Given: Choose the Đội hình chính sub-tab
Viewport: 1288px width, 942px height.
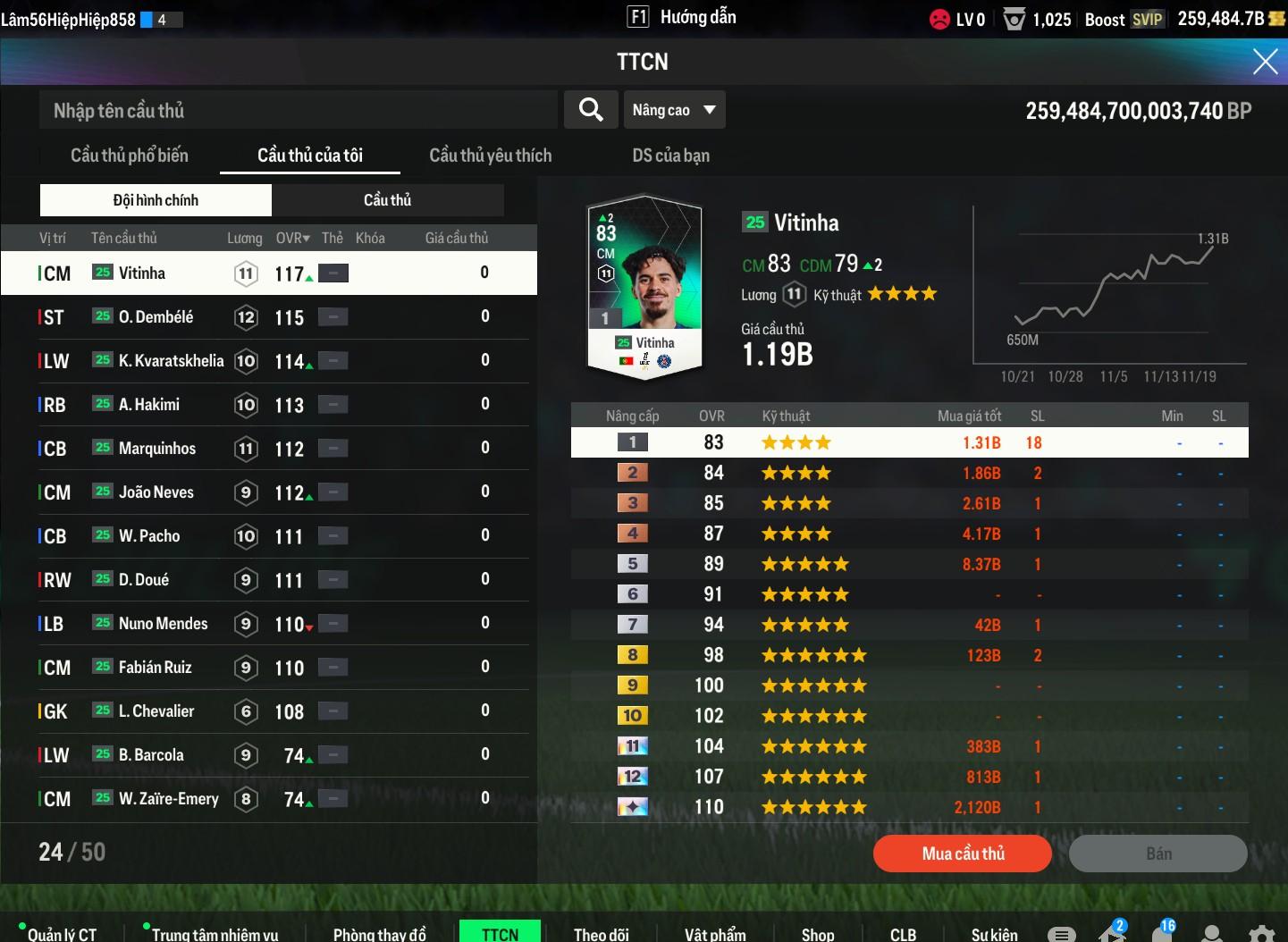Looking at the screenshot, I should pyautogui.click(x=156, y=200).
